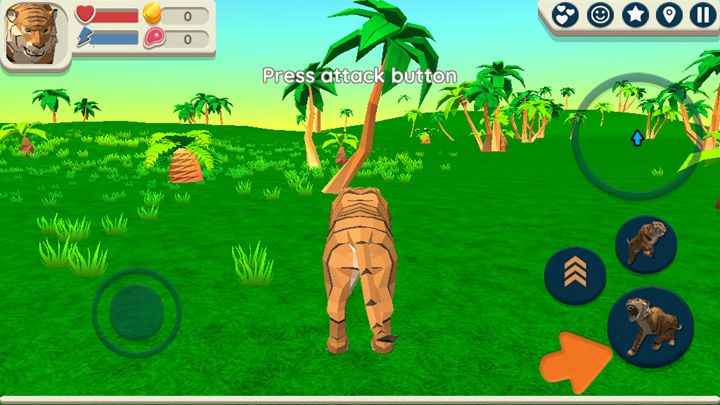Tap the triple-chevron sprint button
This screenshot has height=405, width=720.
[x=575, y=274]
